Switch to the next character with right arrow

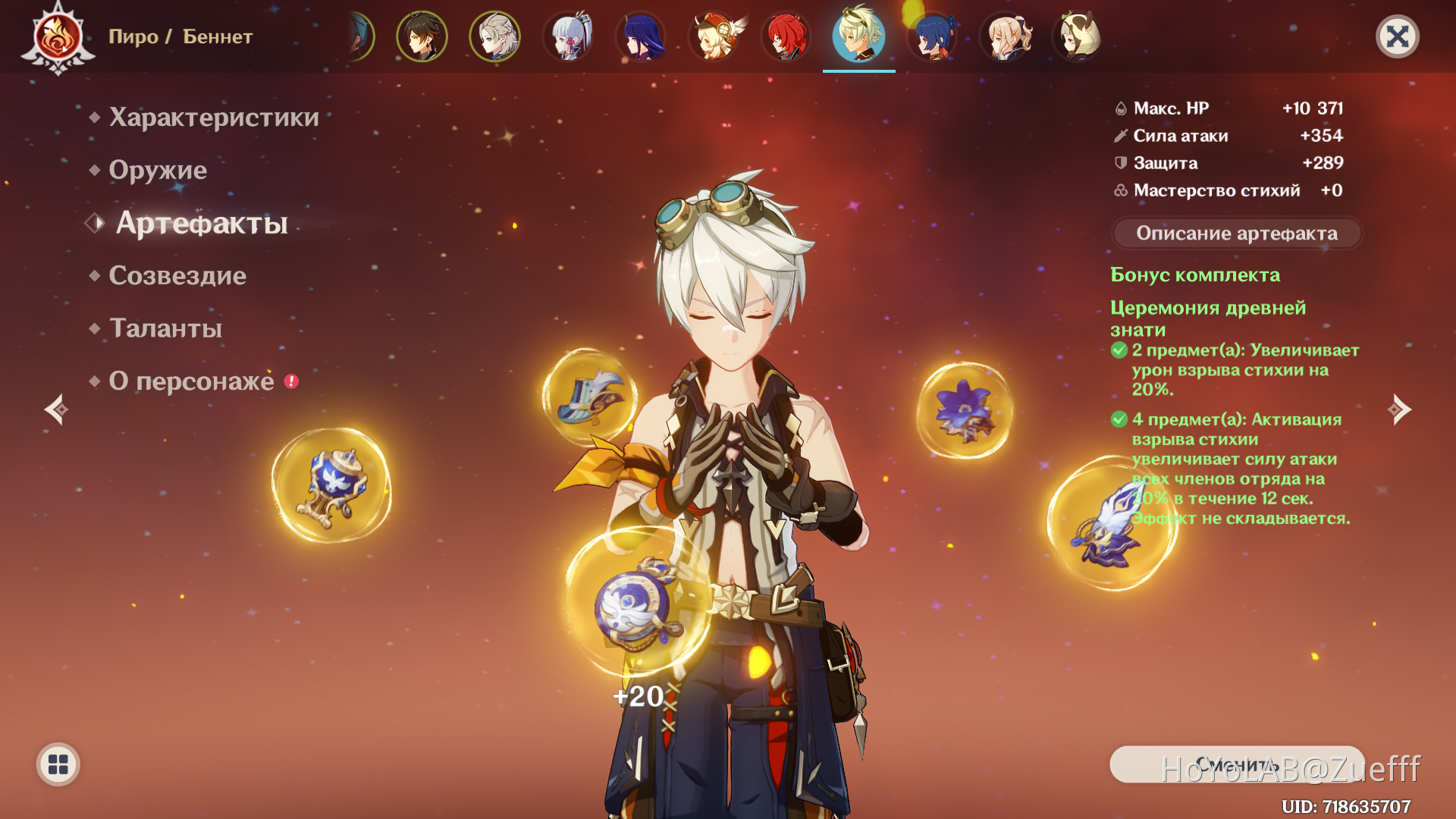tap(1399, 409)
